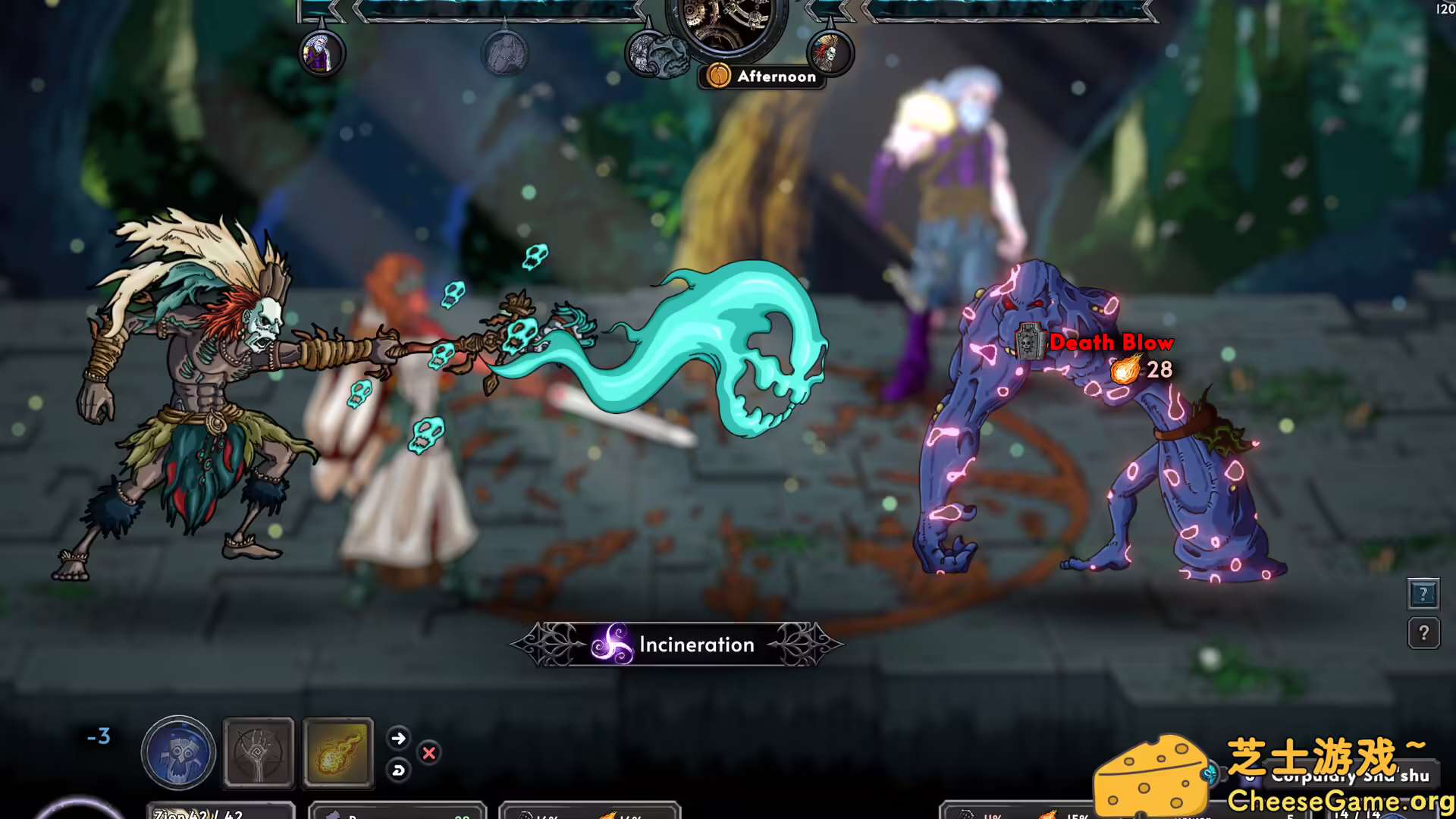Screen dimensions: 1456x819
Task: Click the right arrow button beside skills
Action: tap(398, 738)
